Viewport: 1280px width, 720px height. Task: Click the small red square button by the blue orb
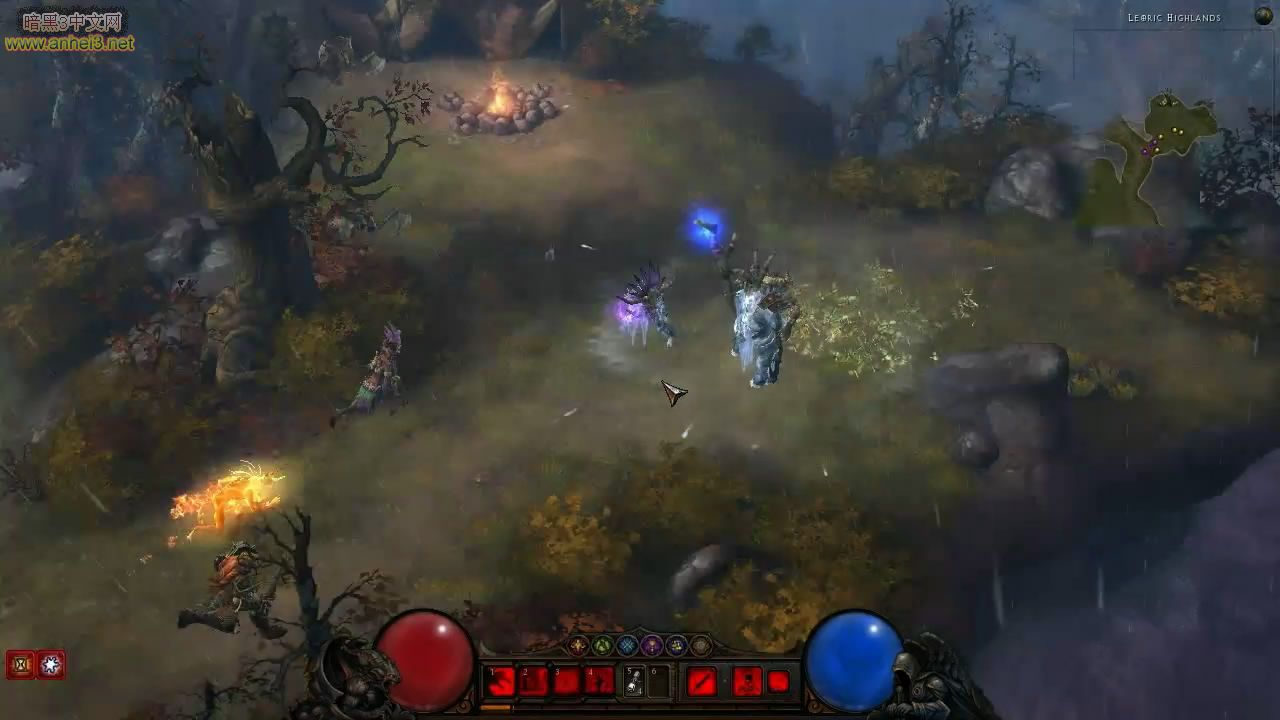pos(778,682)
